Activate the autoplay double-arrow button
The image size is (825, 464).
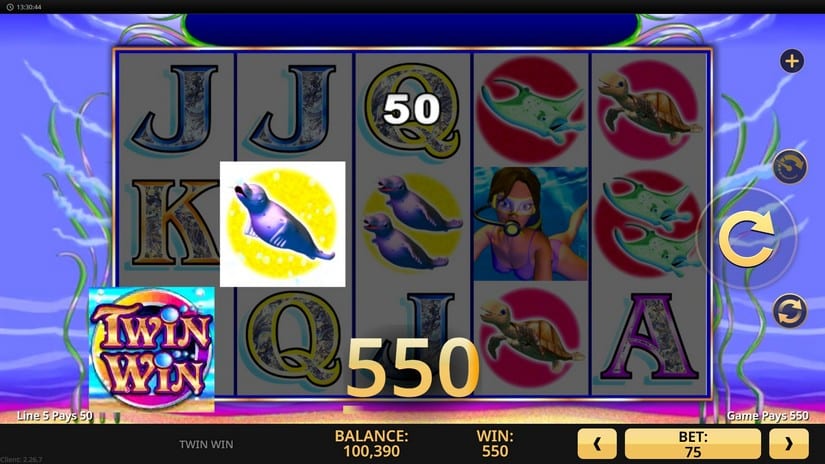(789, 310)
